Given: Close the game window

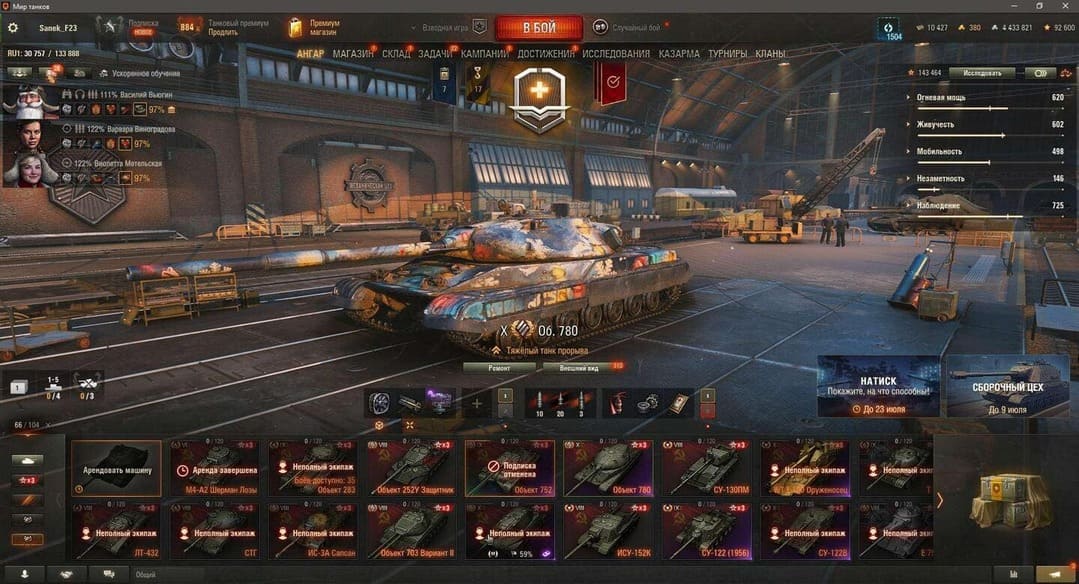Looking at the screenshot, I should click(1065, 6).
